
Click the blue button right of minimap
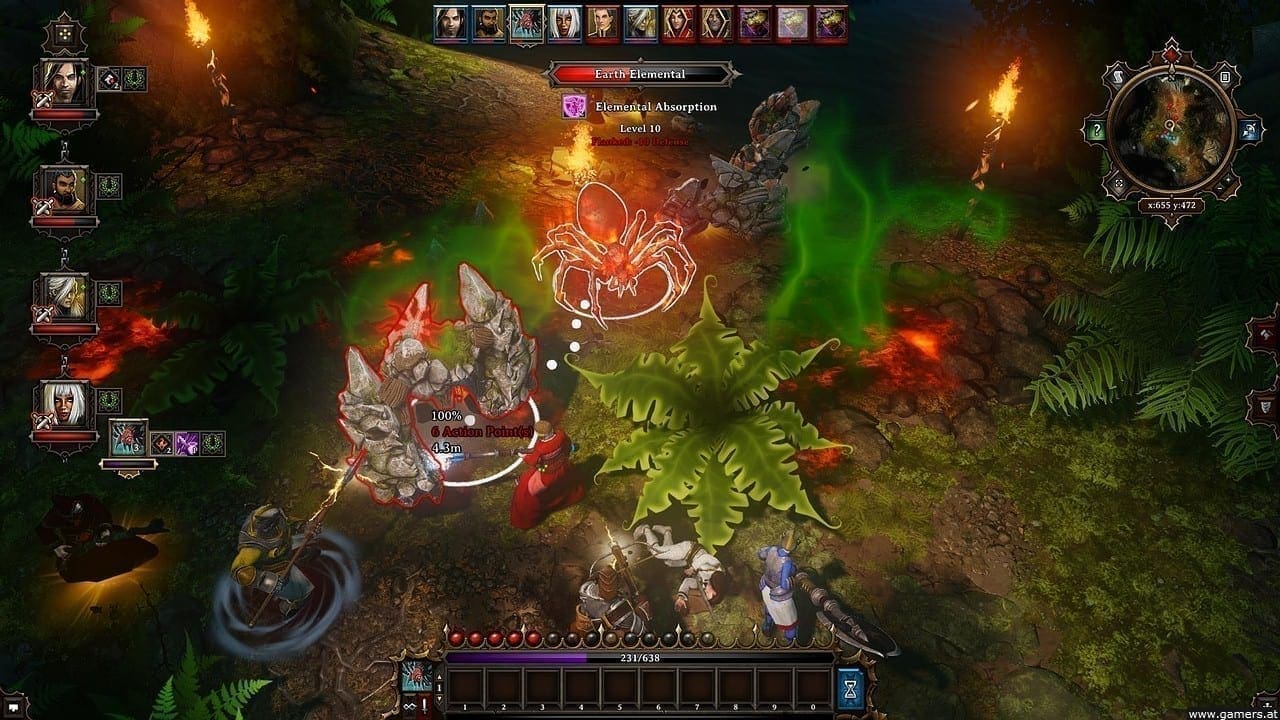tap(1250, 130)
